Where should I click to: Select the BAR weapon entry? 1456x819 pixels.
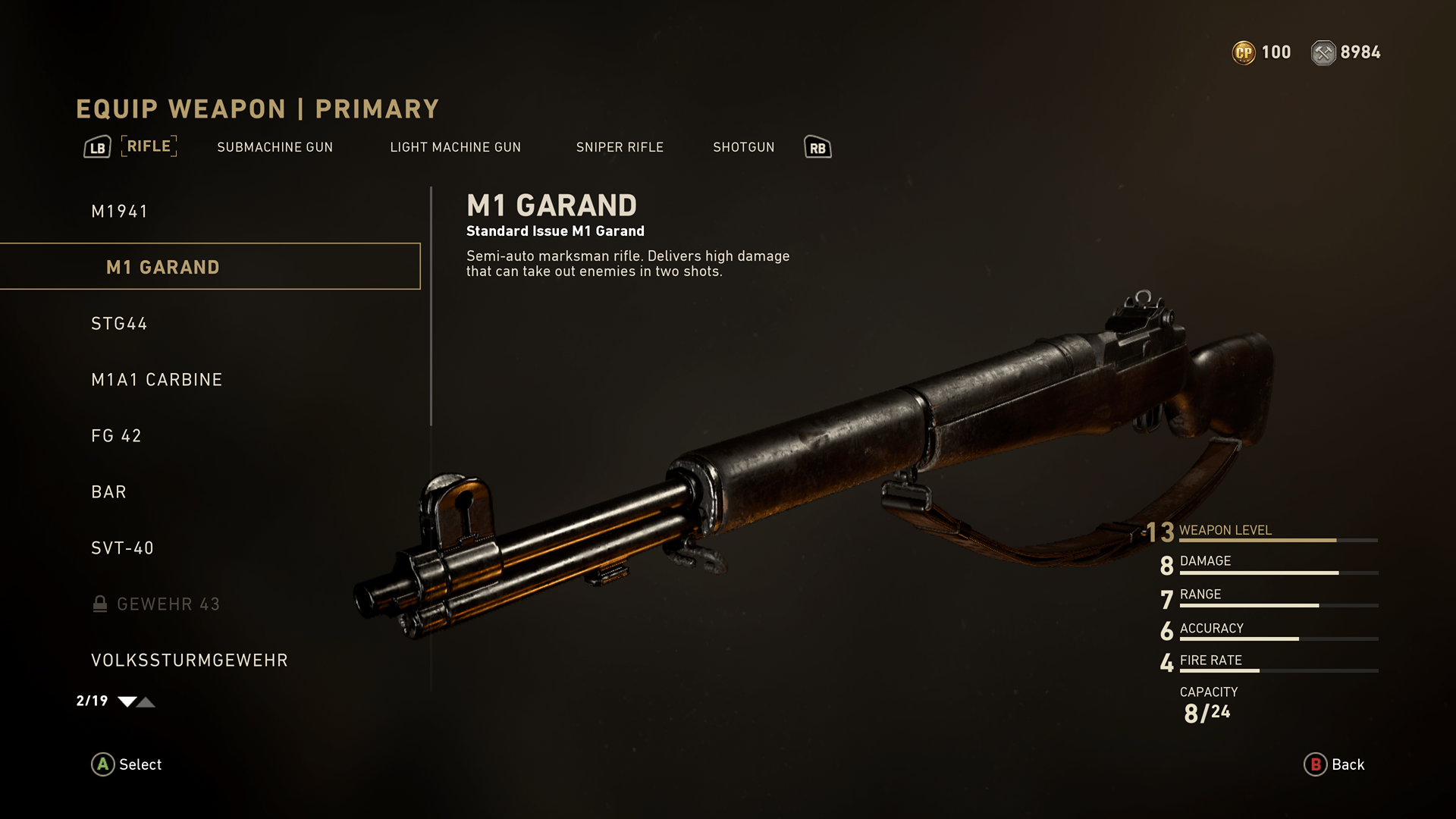pyautogui.click(x=108, y=492)
